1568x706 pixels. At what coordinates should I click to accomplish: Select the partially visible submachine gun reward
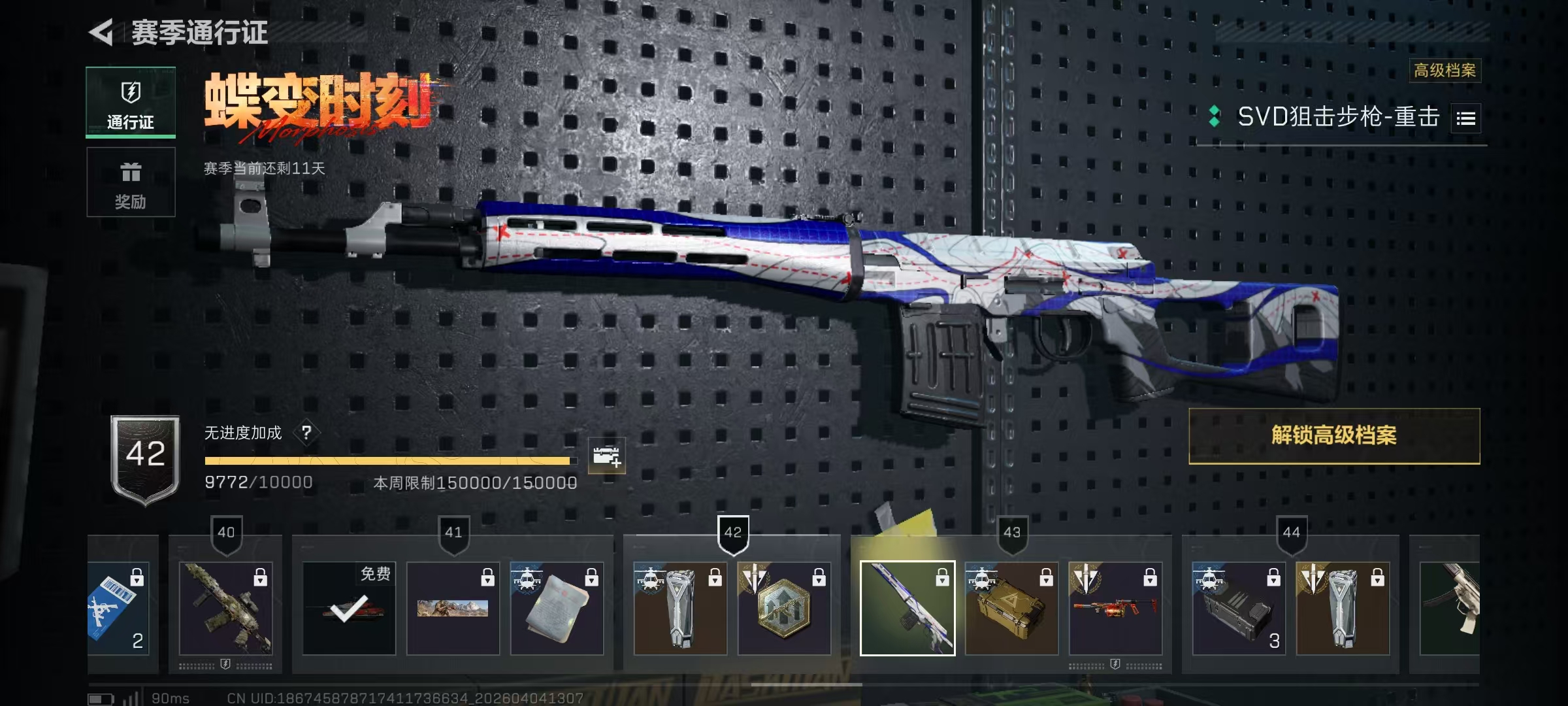pos(1449,608)
